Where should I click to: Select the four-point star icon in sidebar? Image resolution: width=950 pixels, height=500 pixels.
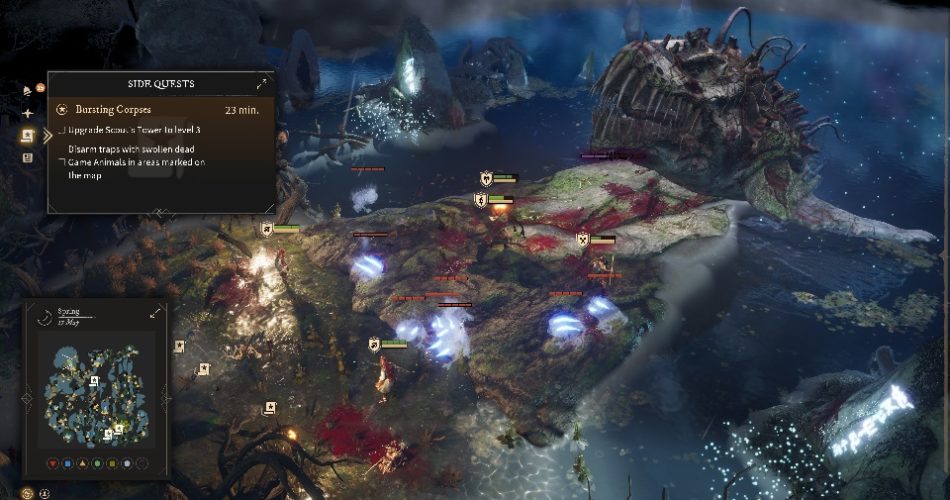pos(27,113)
